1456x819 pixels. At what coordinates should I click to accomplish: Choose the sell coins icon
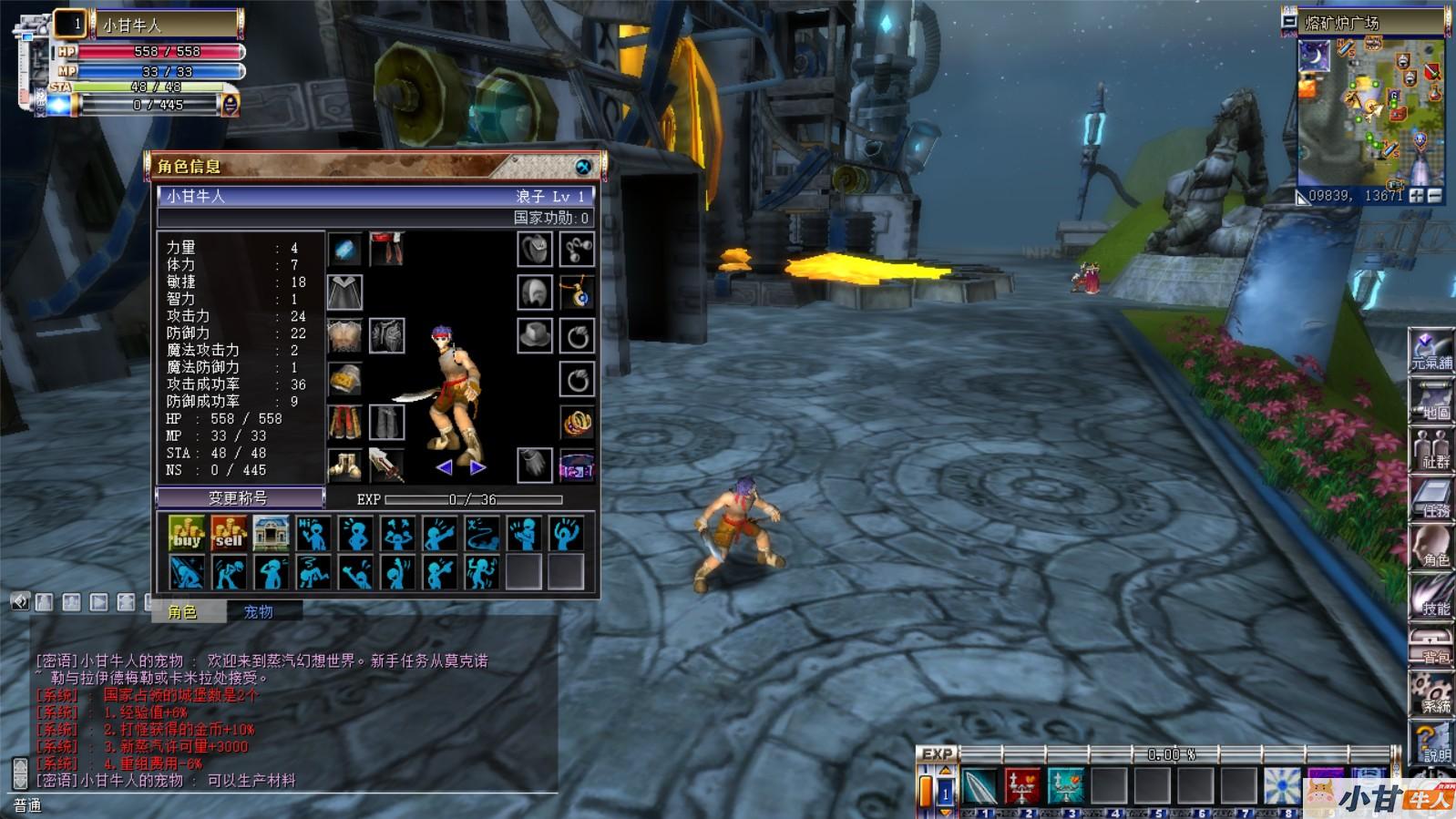229,534
